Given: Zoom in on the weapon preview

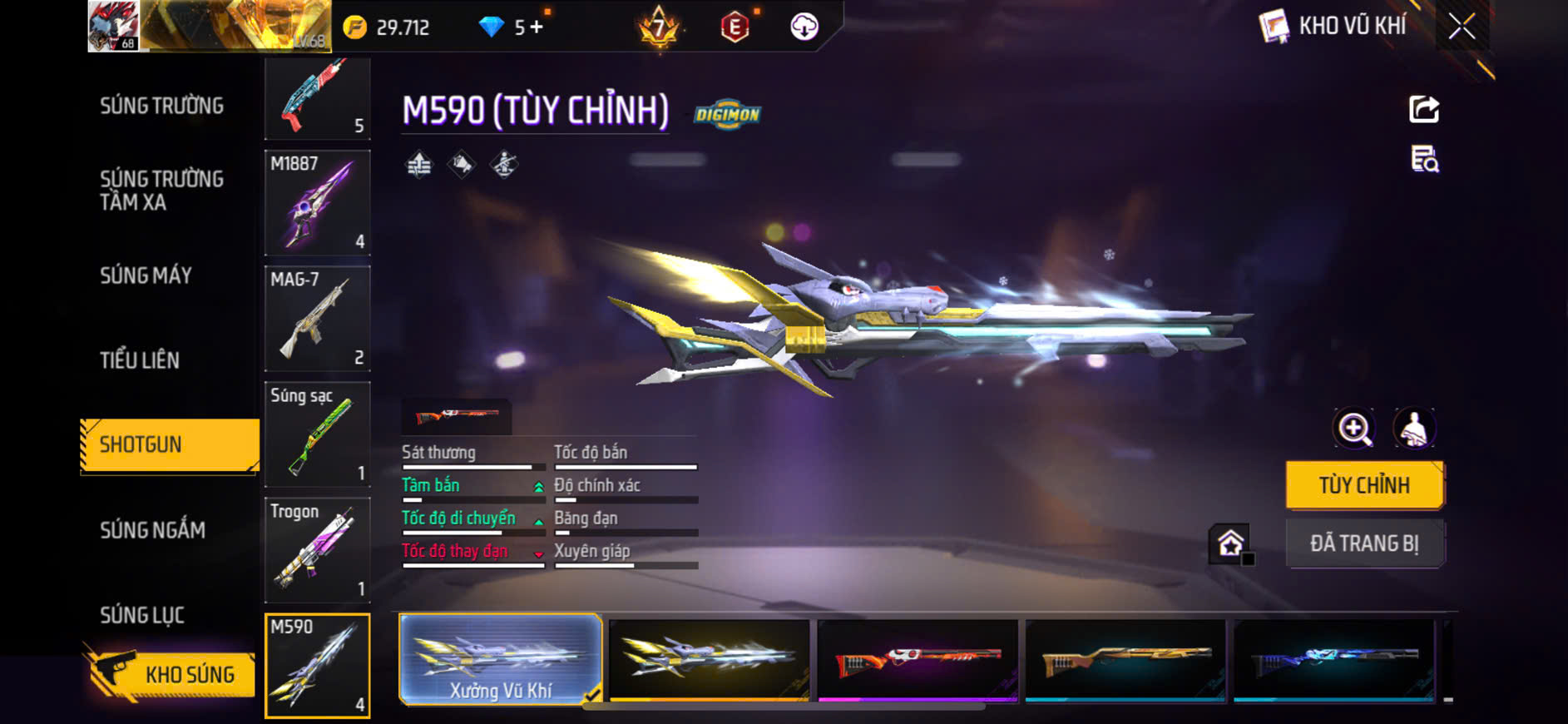Looking at the screenshot, I should [x=1354, y=429].
